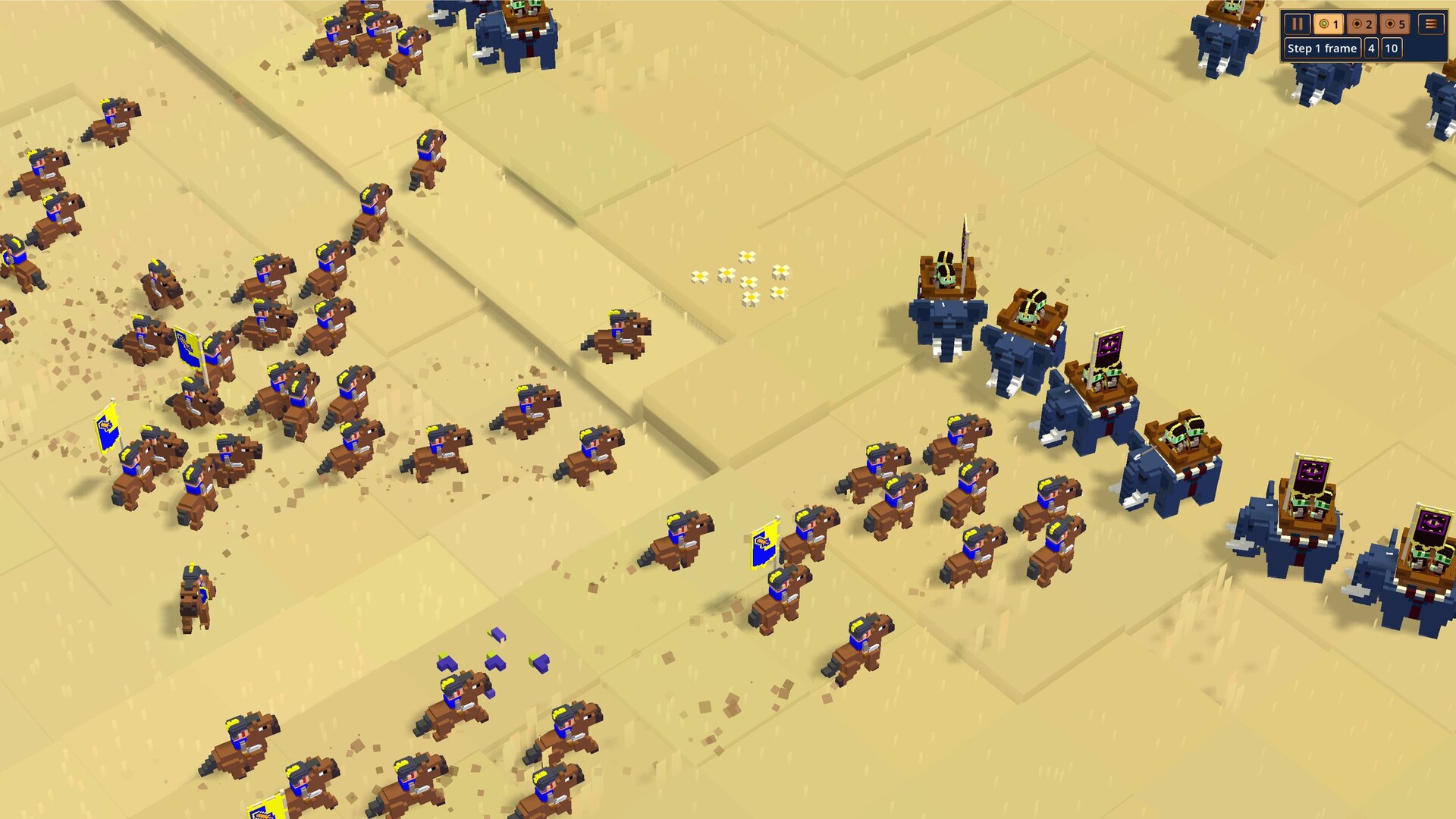The image size is (1456, 819).
Task: Advance the simulation by 10 frames
Action: click(x=1391, y=49)
